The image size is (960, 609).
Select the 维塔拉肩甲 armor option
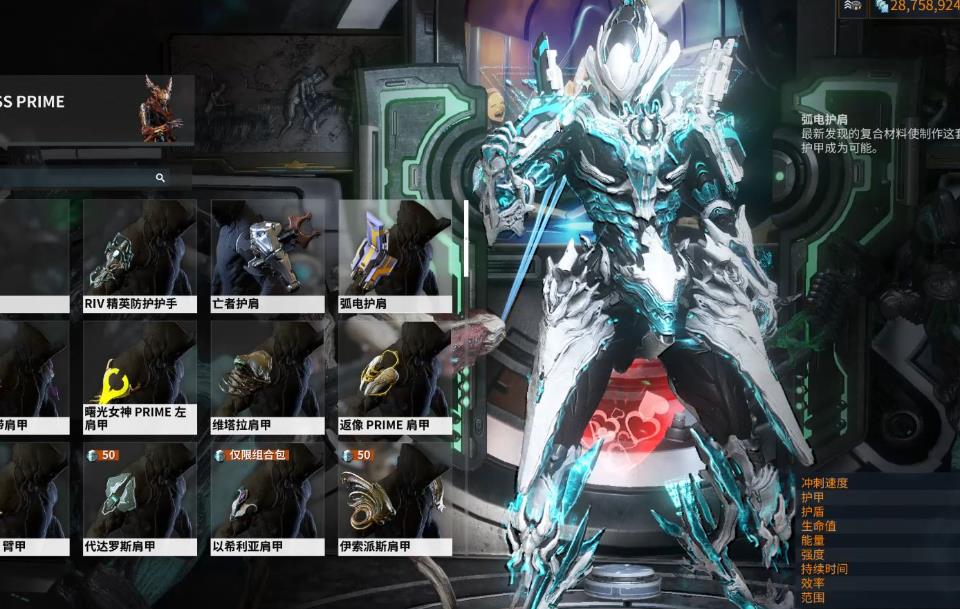[x=267, y=377]
